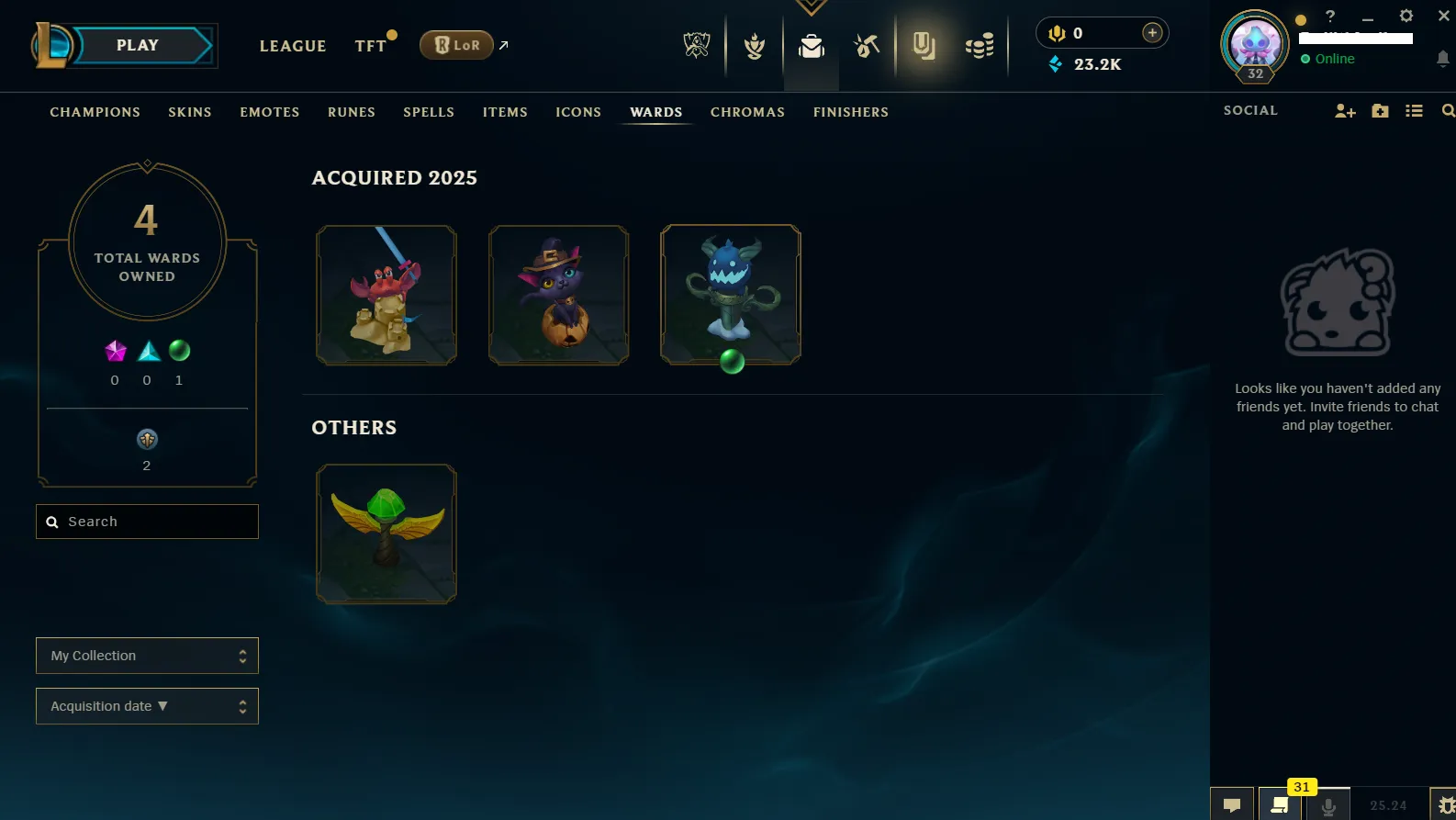Add a friend from the Social panel
This screenshot has width=1456, height=820.
(x=1345, y=110)
